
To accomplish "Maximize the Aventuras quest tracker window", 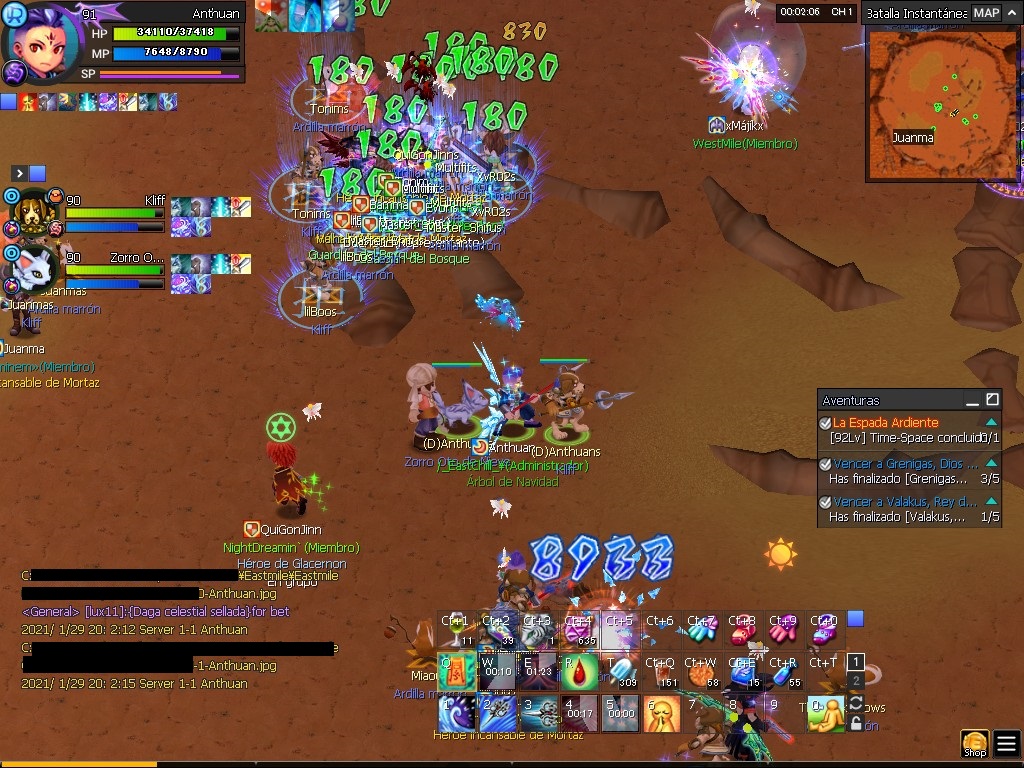I will pyautogui.click(x=992, y=400).
